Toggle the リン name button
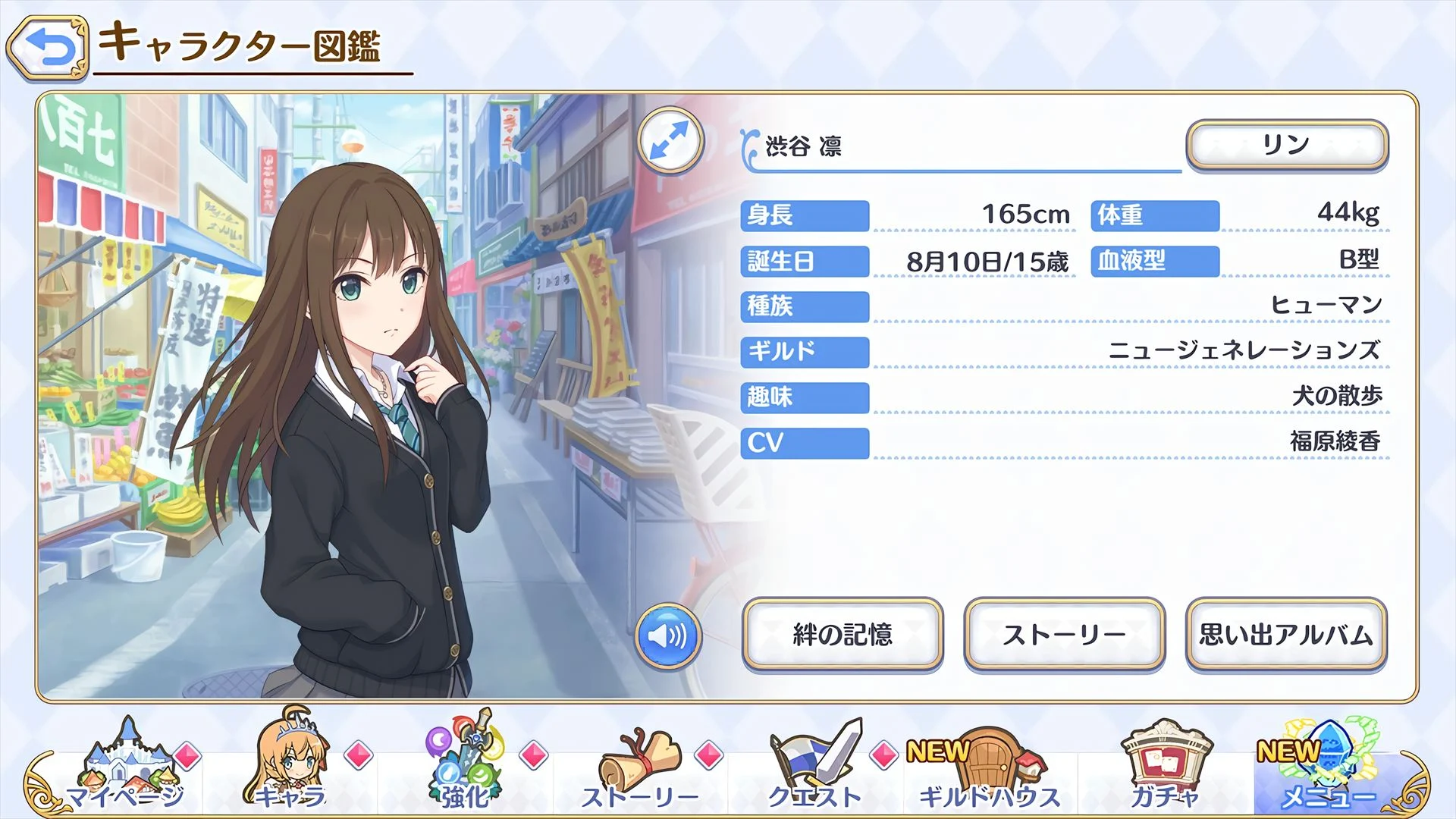Image resolution: width=1456 pixels, height=819 pixels. [x=1287, y=144]
